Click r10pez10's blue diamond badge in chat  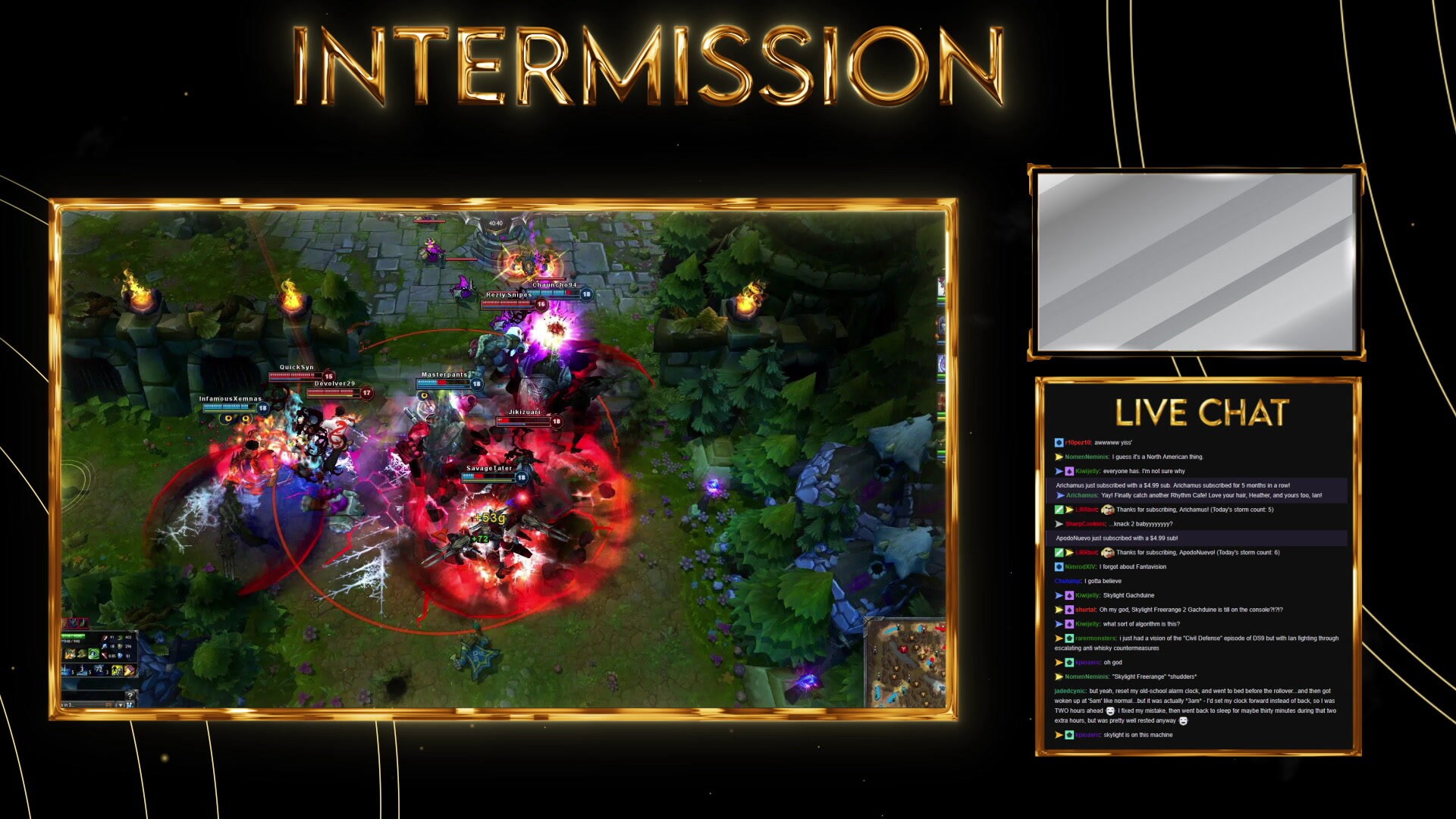tap(1059, 442)
